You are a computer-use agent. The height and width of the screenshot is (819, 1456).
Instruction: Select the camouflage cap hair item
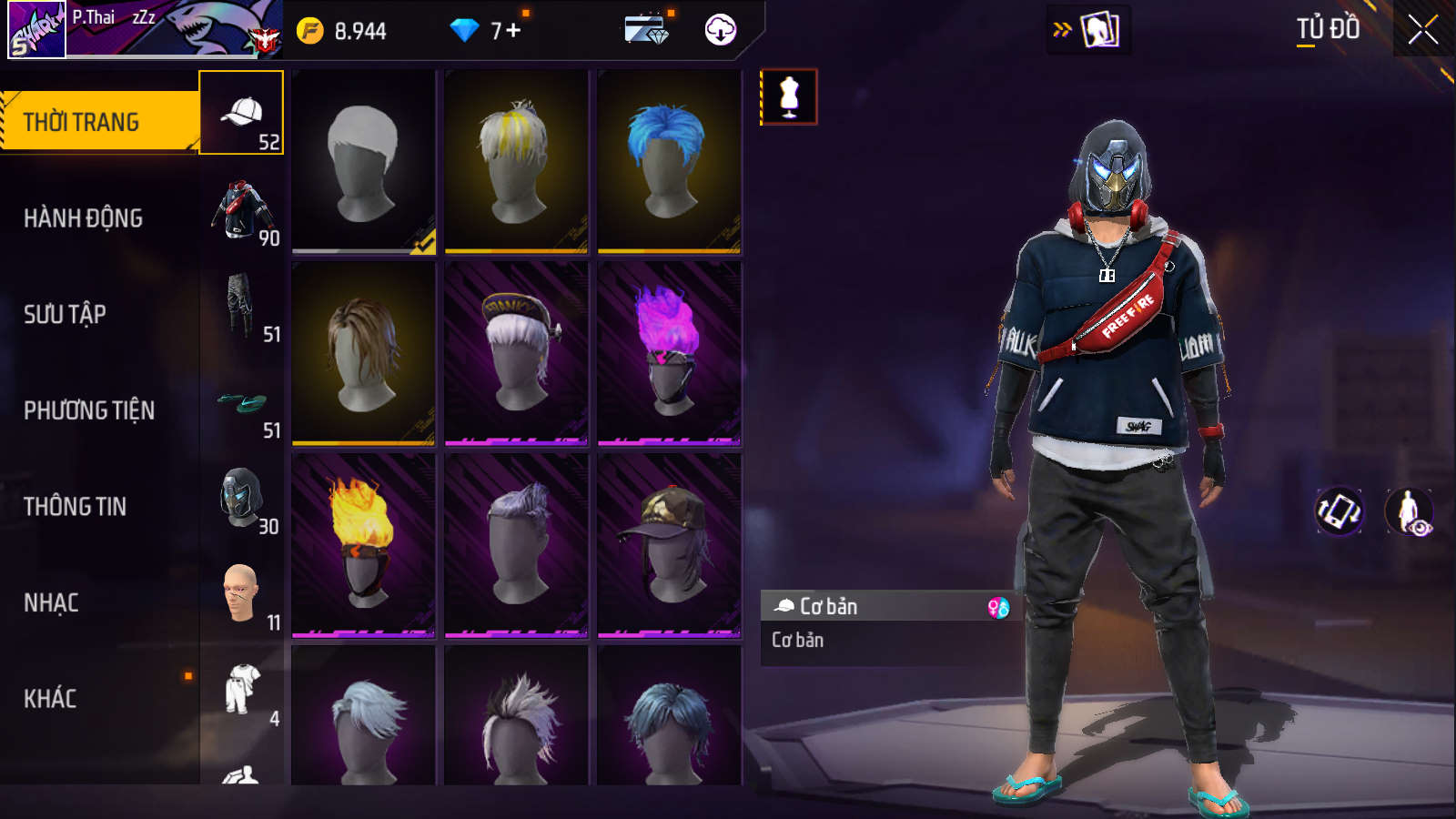pos(669,545)
